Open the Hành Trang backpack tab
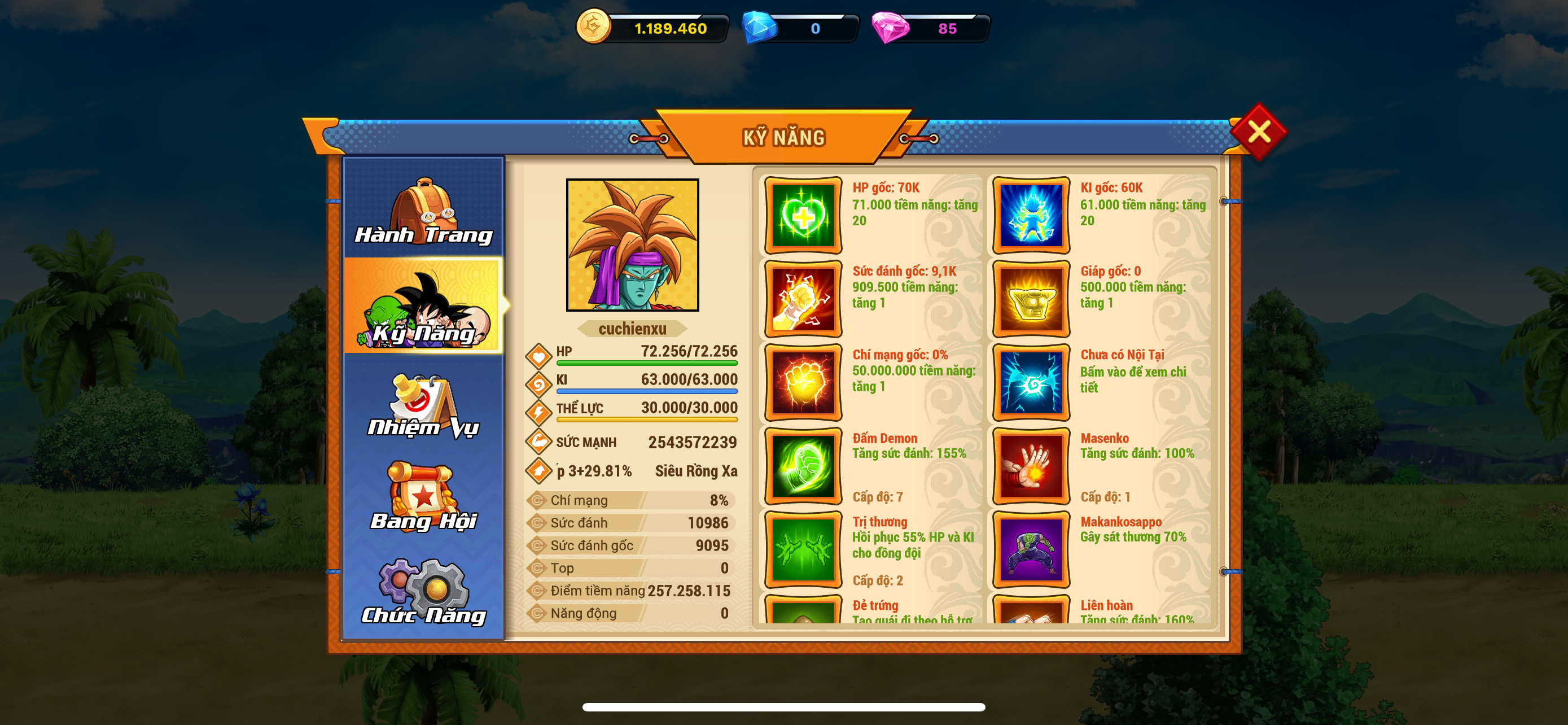This screenshot has width=1568, height=725. click(x=424, y=210)
